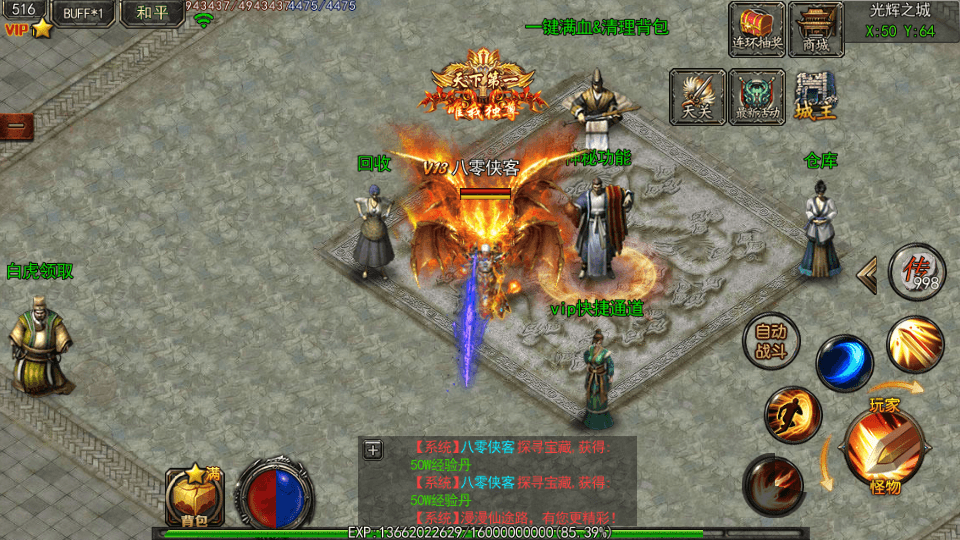Toggle 自动战斗 auto-battle
Image resolution: width=960 pixels, height=540 pixels.
(x=771, y=342)
